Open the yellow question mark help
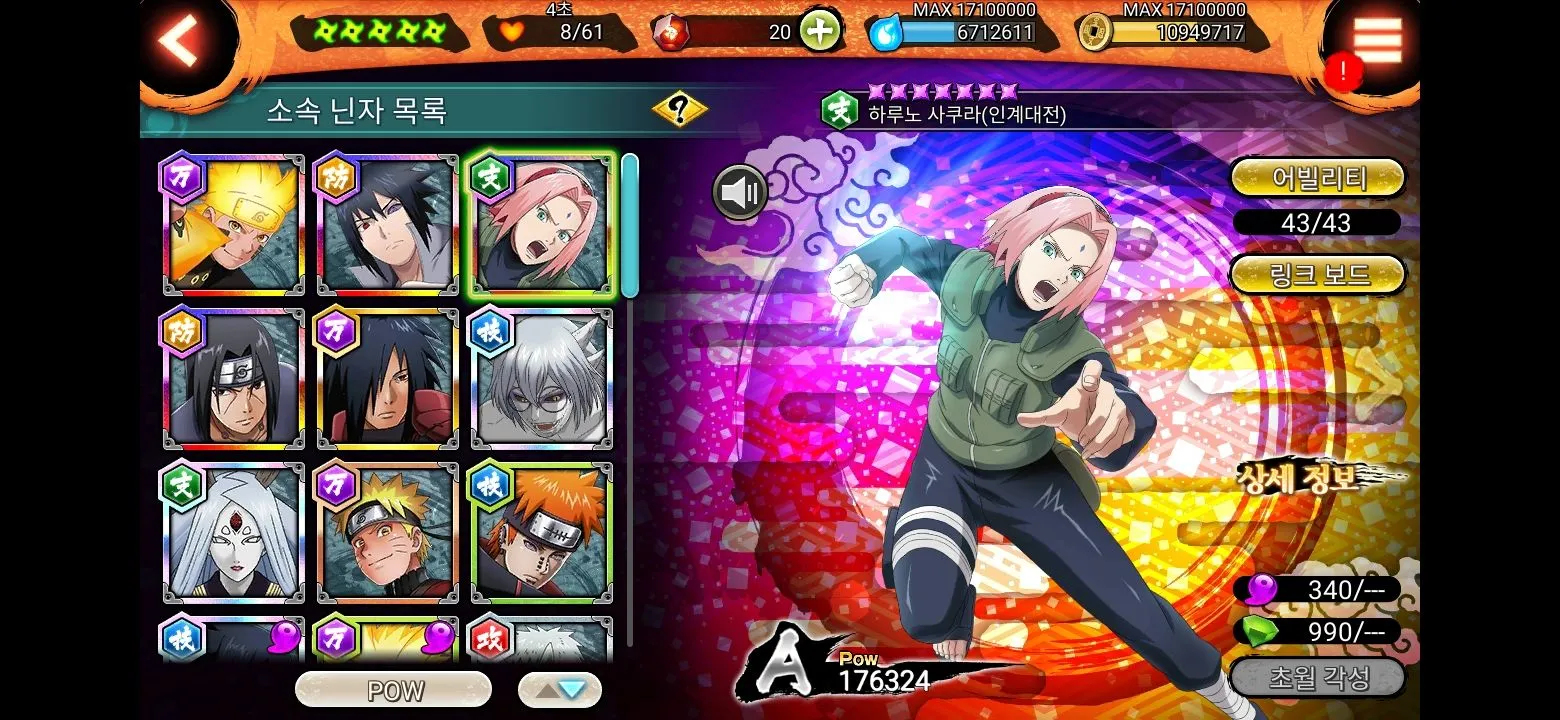This screenshot has height=720, width=1560. [x=680, y=110]
